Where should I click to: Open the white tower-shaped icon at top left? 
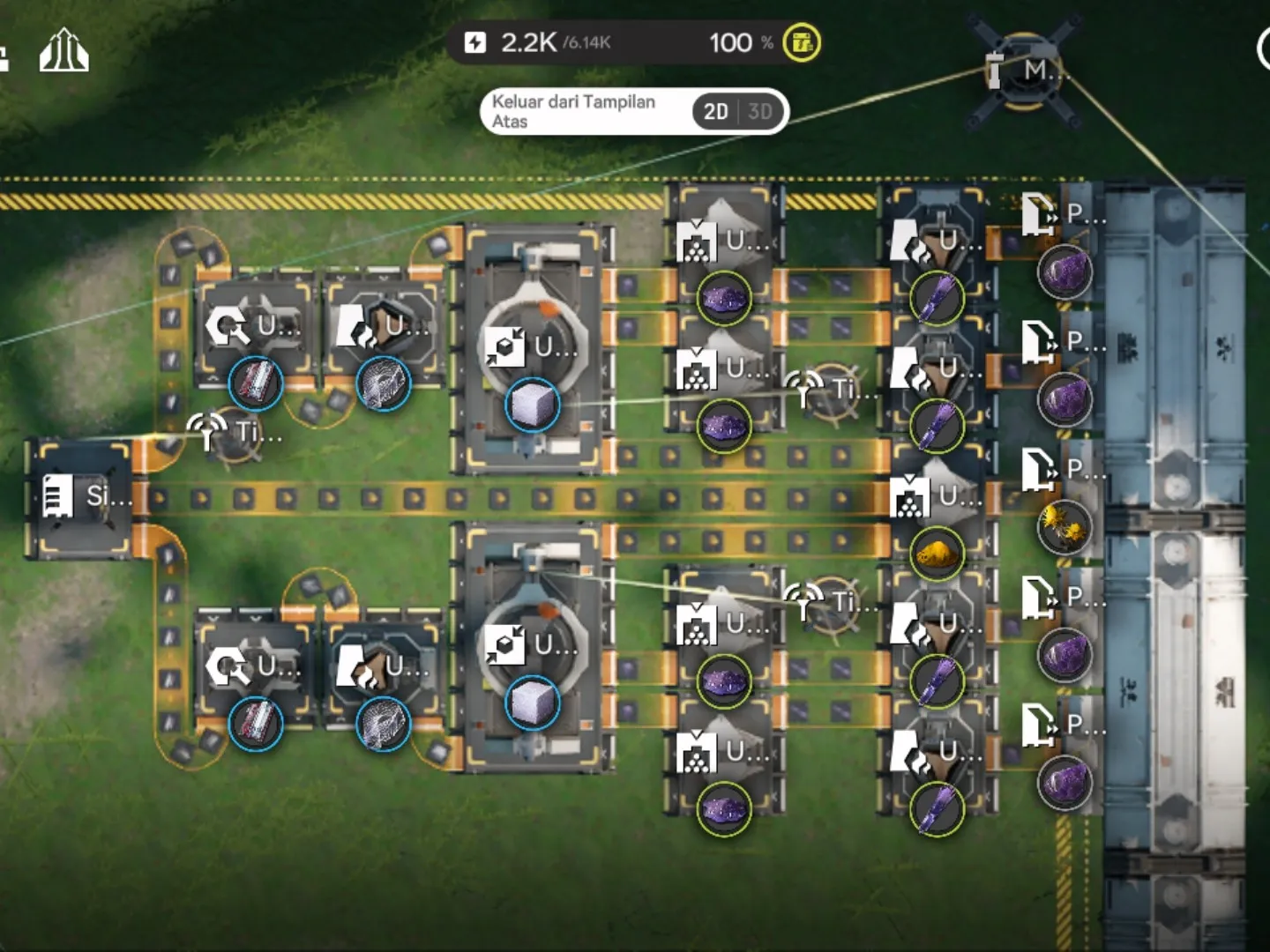63,51
